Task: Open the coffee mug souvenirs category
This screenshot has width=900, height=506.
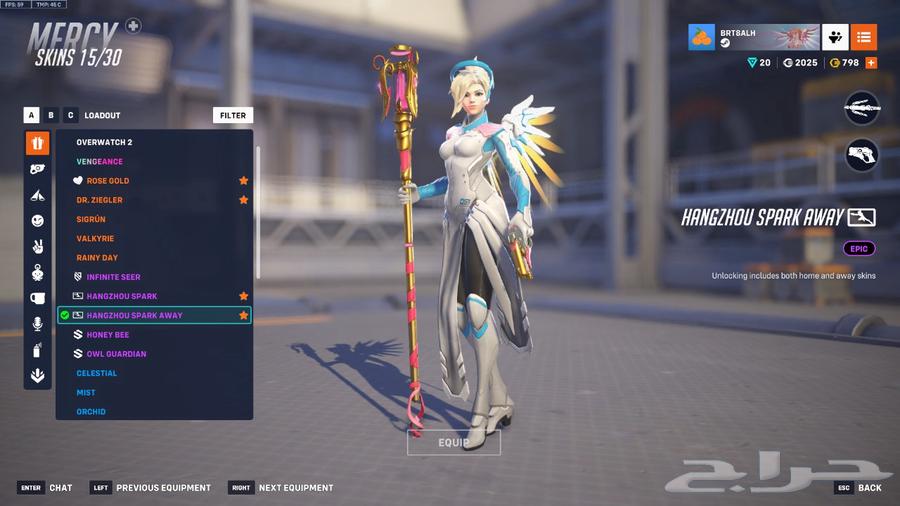Action: pyautogui.click(x=37, y=298)
